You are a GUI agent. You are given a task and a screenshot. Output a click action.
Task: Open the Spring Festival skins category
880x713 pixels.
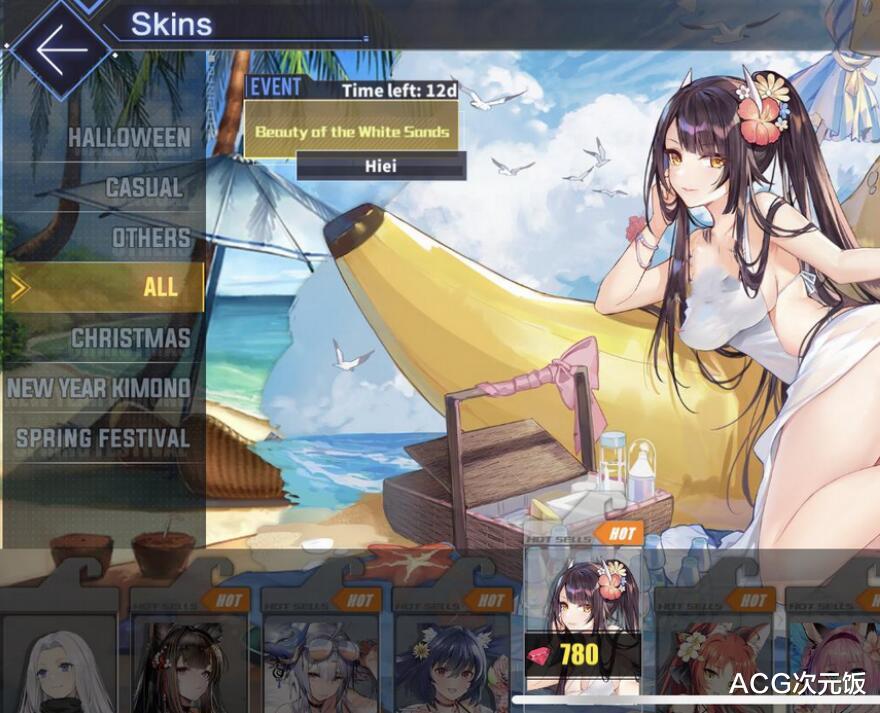click(x=103, y=438)
